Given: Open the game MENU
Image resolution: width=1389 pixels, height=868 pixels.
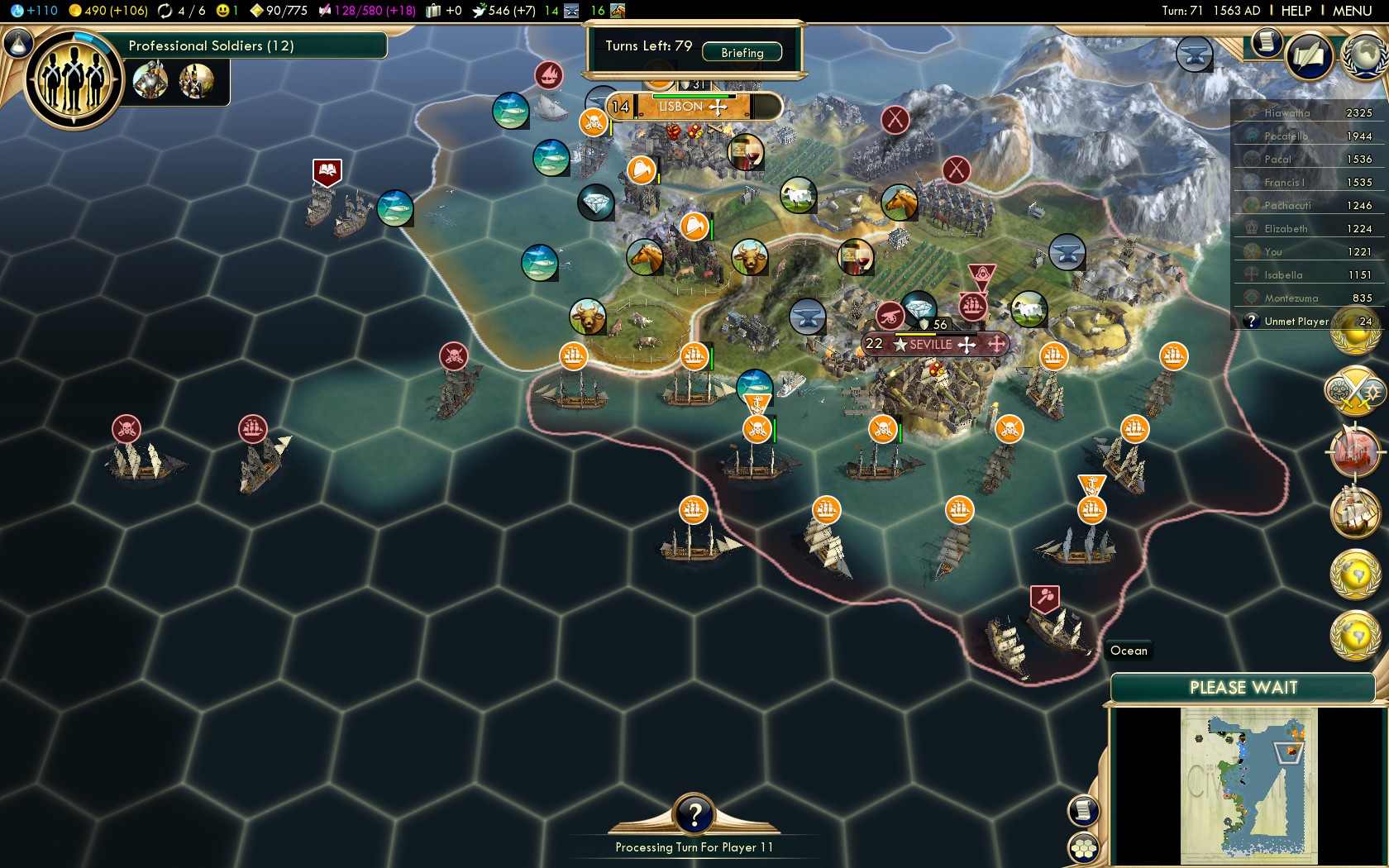Looking at the screenshot, I should [x=1352, y=11].
